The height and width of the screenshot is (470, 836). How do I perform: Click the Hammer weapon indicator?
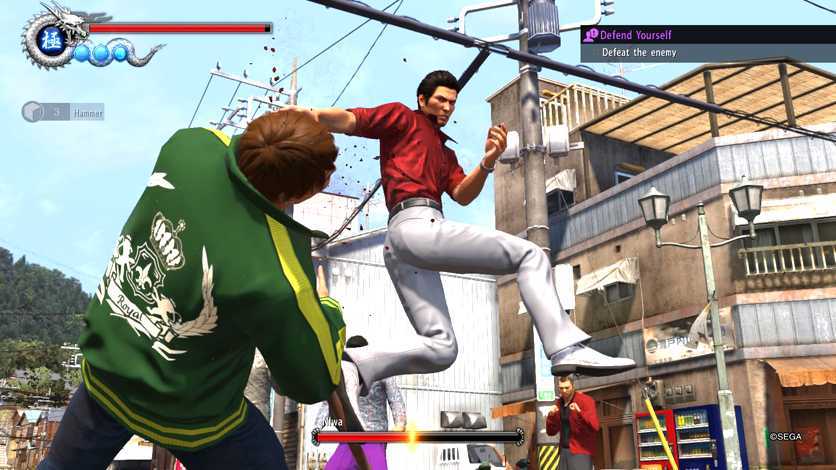(x=63, y=112)
